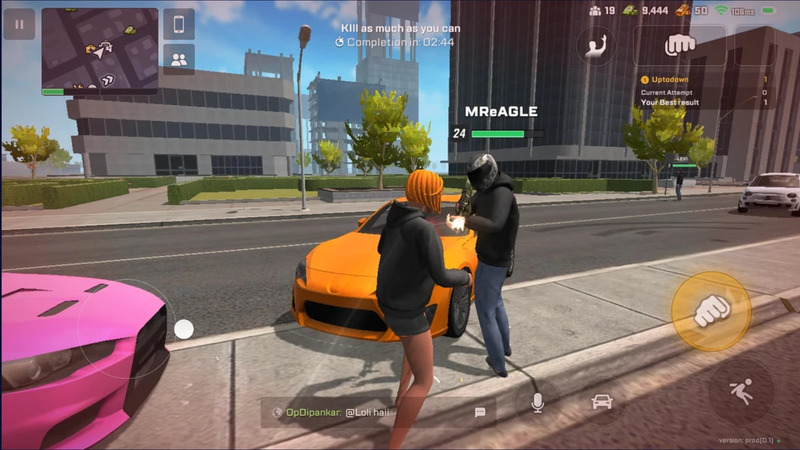Use the waving emote button
Screen dimensions: 800x450
coord(596,46)
